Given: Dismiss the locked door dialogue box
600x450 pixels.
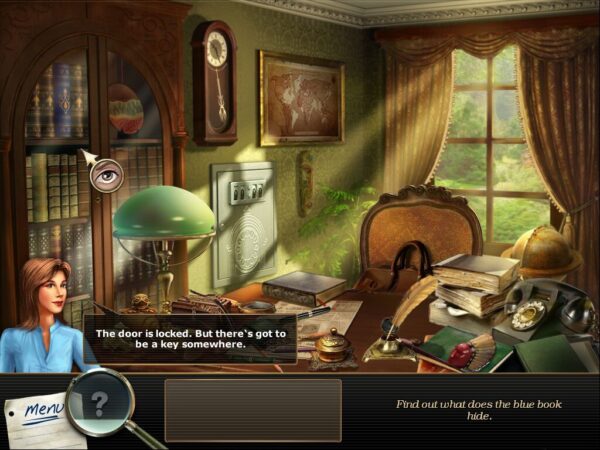Looking at the screenshot, I should (189, 338).
